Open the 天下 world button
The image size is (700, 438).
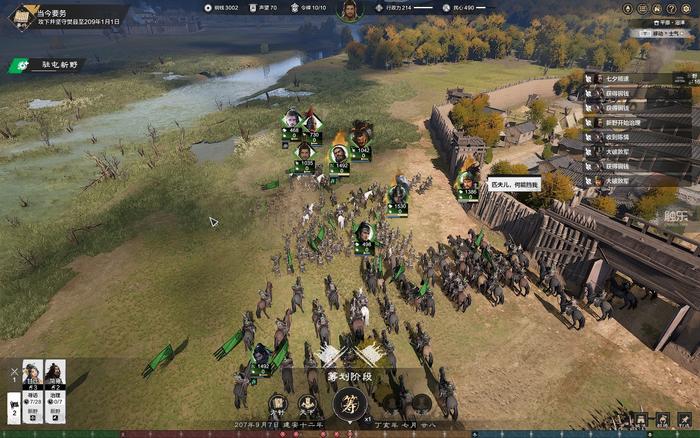click(308, 405)
